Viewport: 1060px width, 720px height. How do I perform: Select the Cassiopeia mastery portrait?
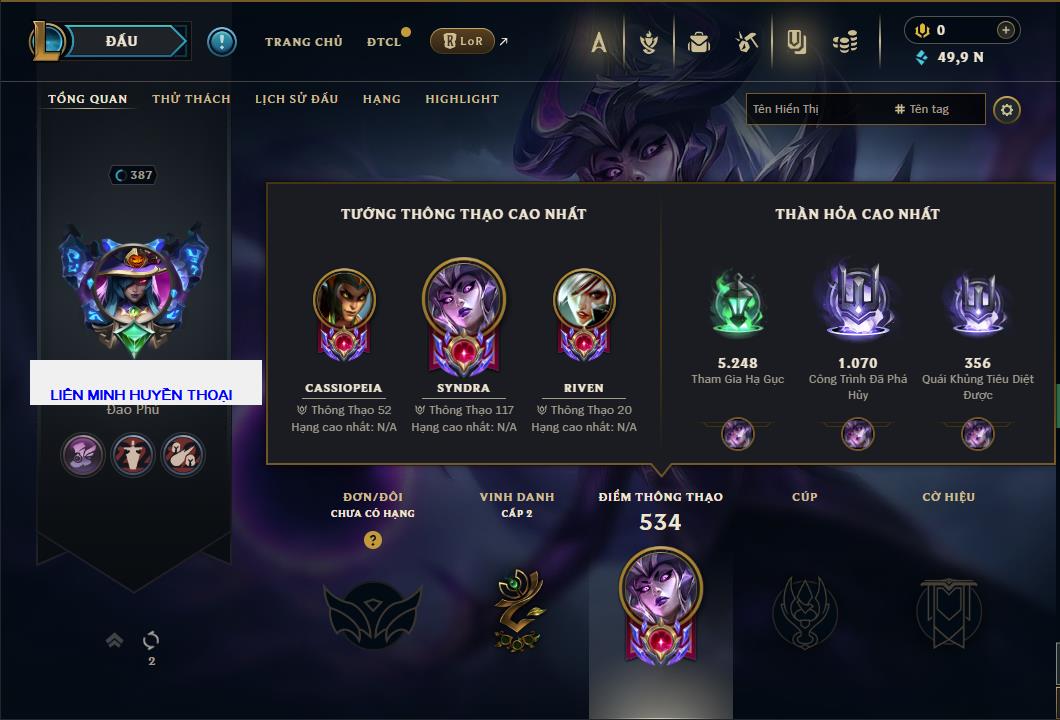point(344,300)
